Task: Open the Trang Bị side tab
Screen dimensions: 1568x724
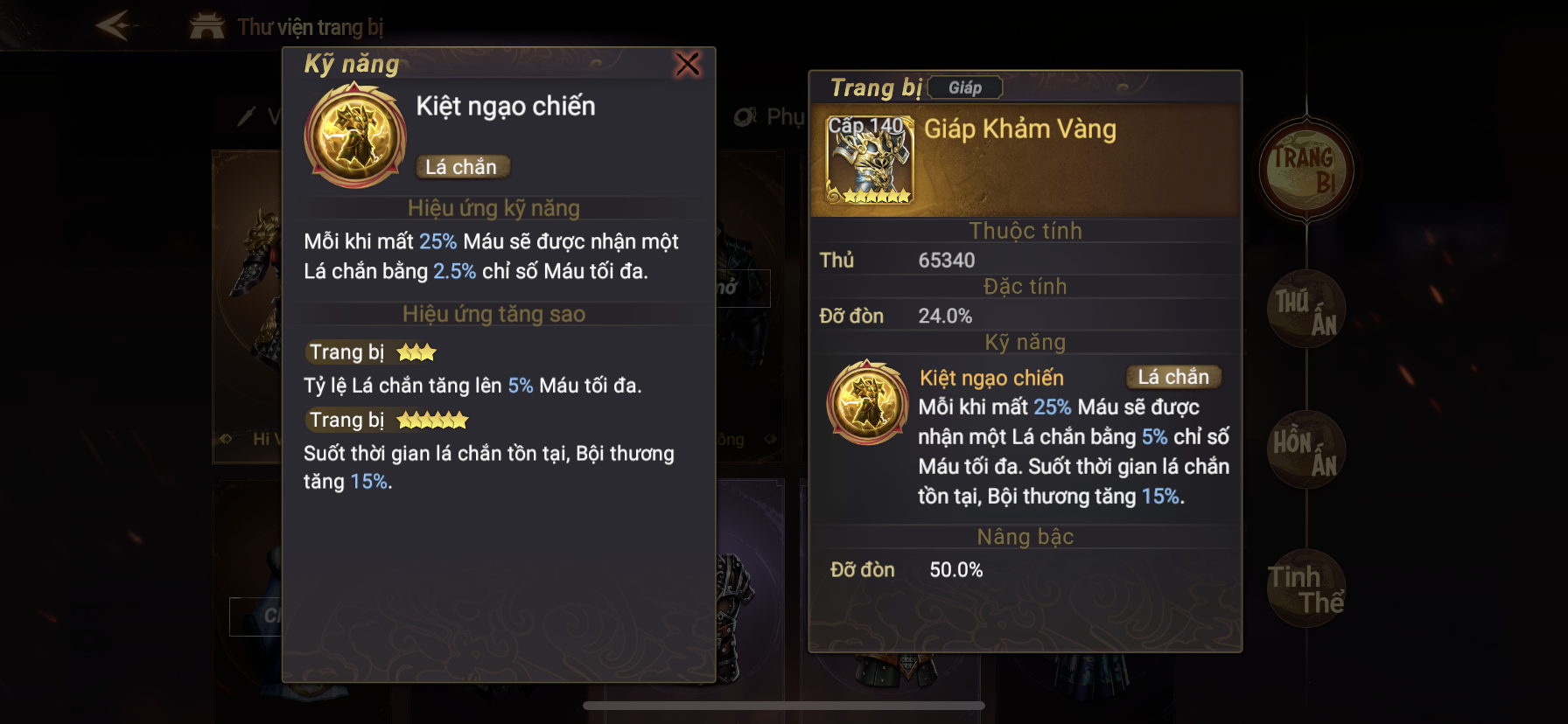Action: 1305,170
